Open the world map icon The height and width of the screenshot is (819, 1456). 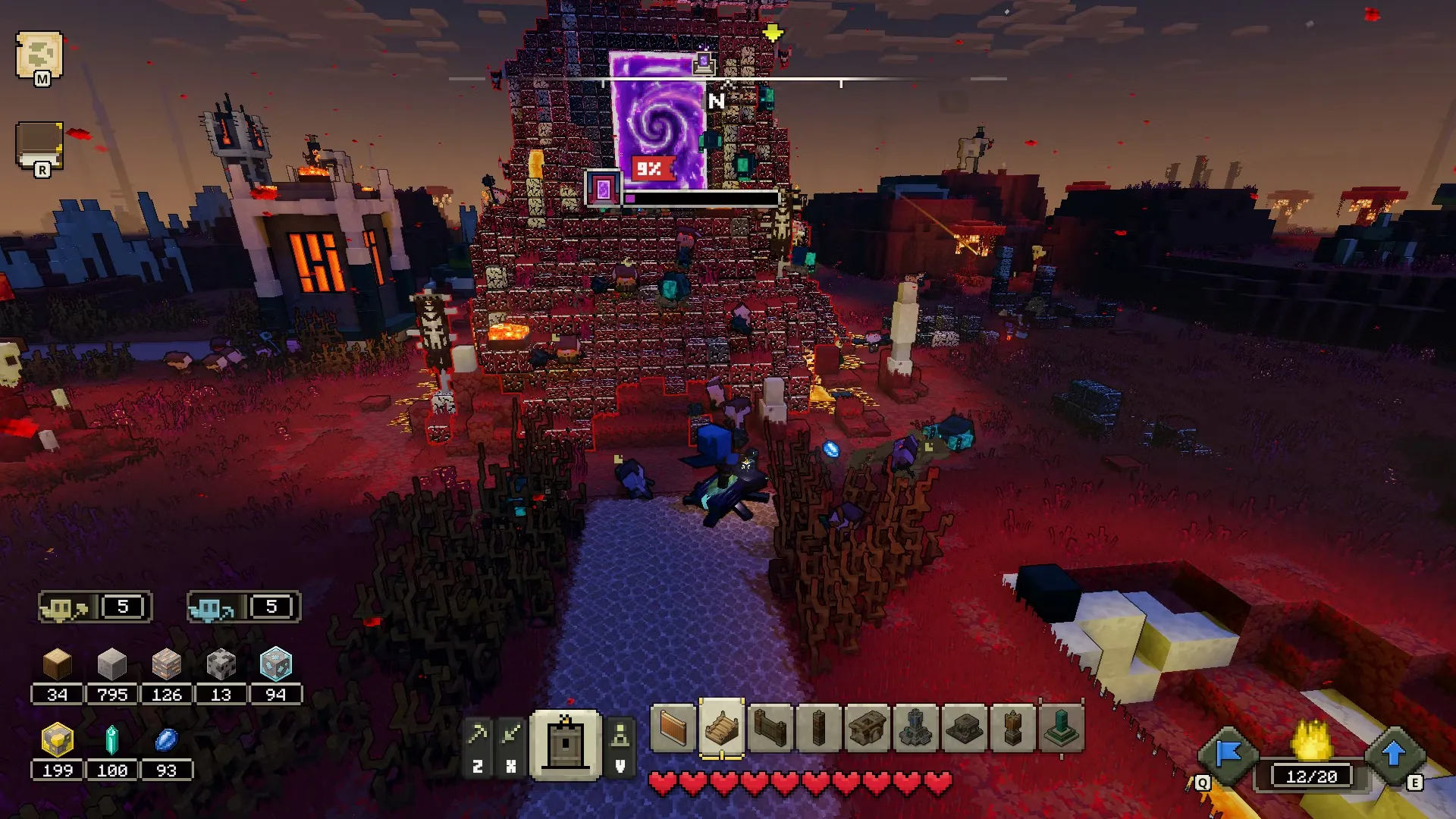[x=39, y=56]
